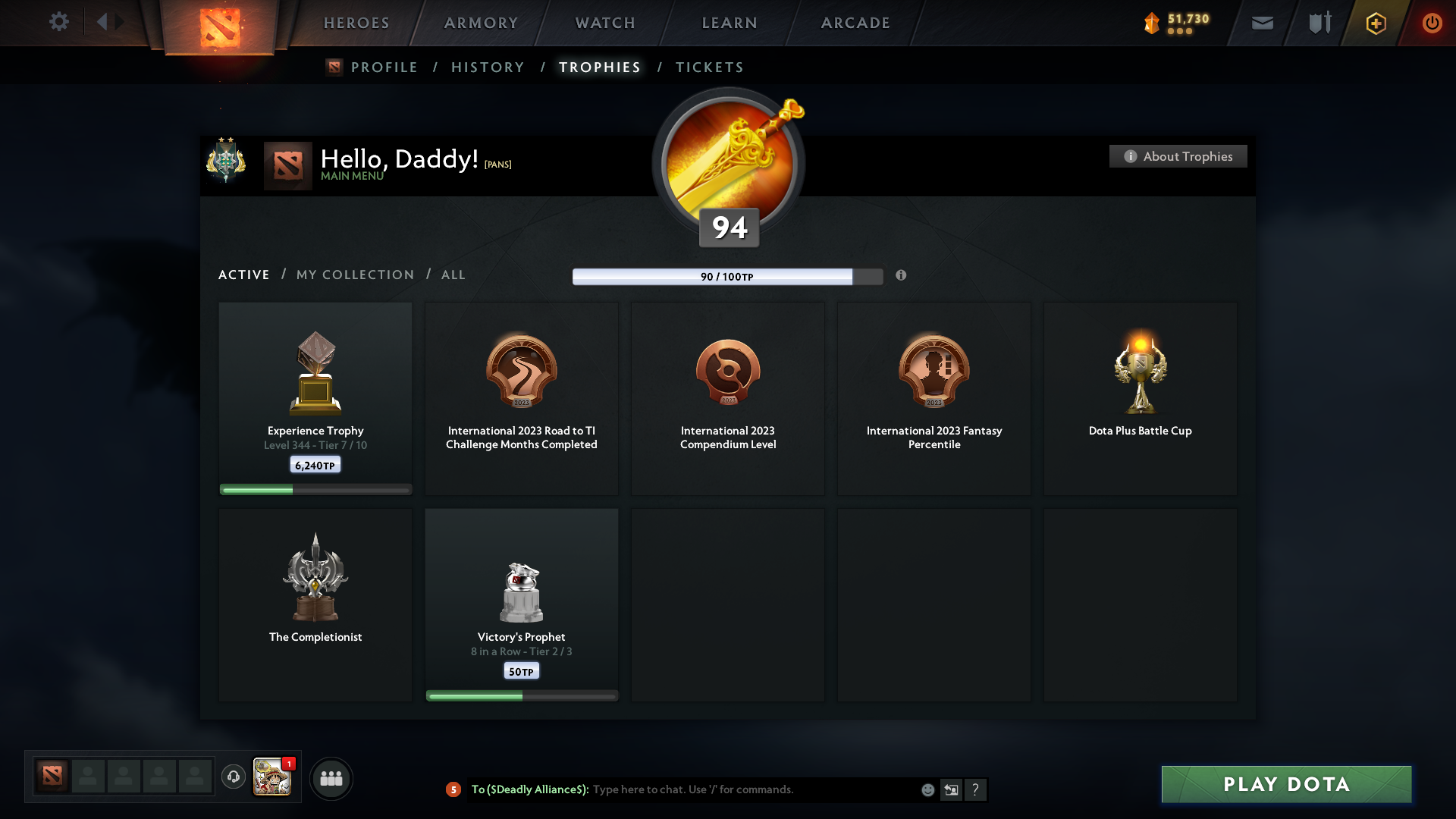This screenshot has width=1456, height=819.
Task: Open the TICKETS section
Action: pyautogui.click(x=709, y=67)
